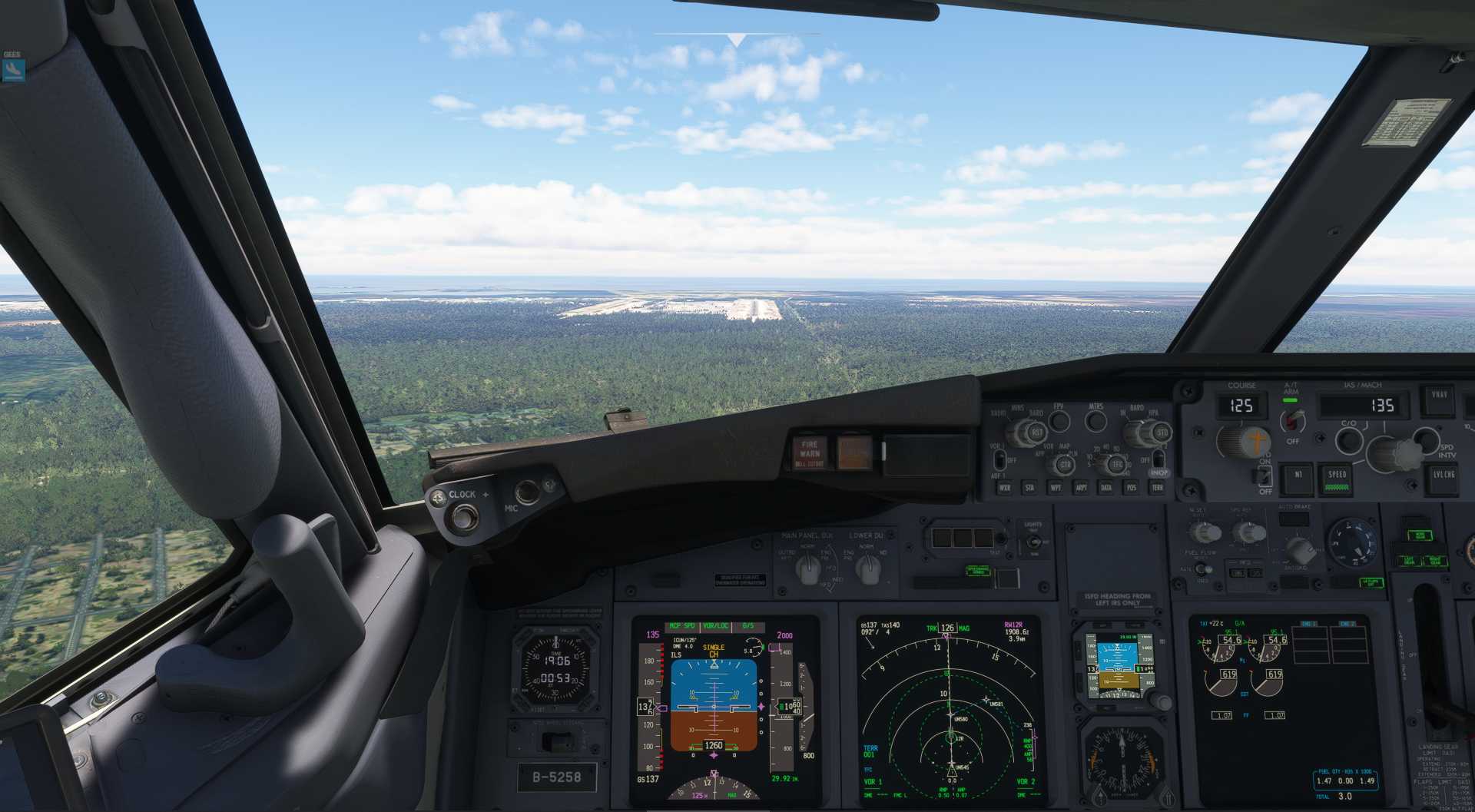
Task: Click the FPV flight path vector button
Action: (1059, 421)
